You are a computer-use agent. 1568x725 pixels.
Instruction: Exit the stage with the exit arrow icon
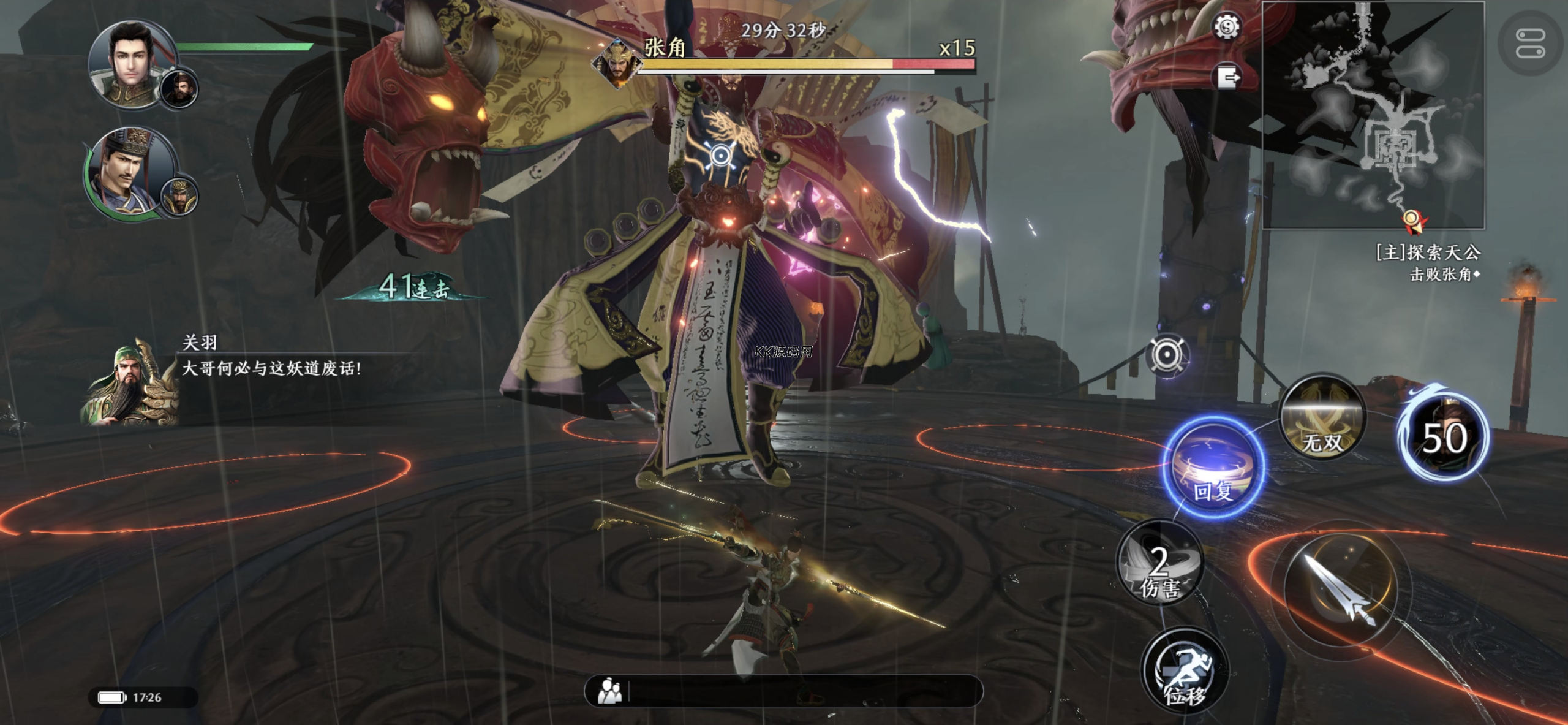point(1227,77)
